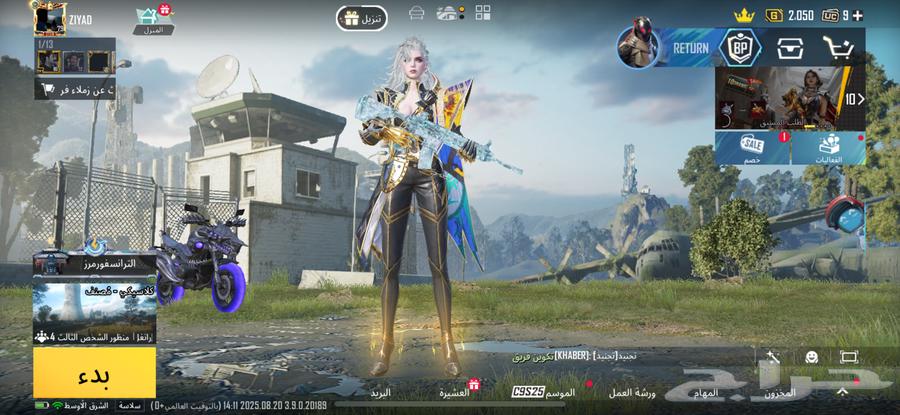Click the Download (تنزيل) gift button
900x415 pixels.
click(x=361, y=18)
